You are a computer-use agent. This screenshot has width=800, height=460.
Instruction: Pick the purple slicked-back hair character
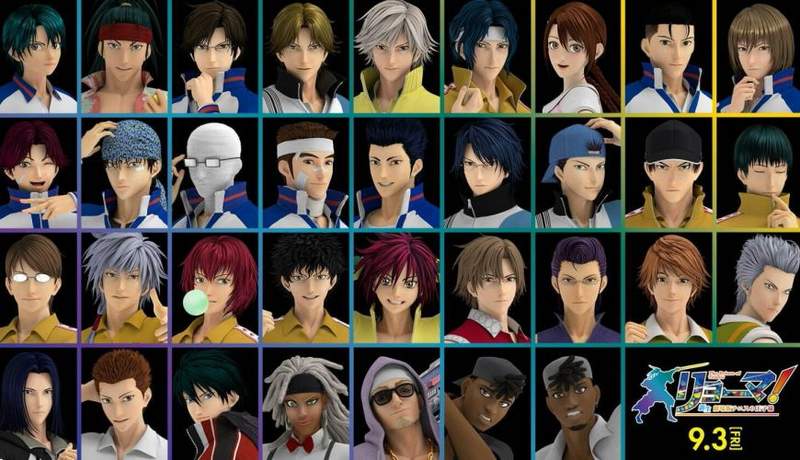577,288
